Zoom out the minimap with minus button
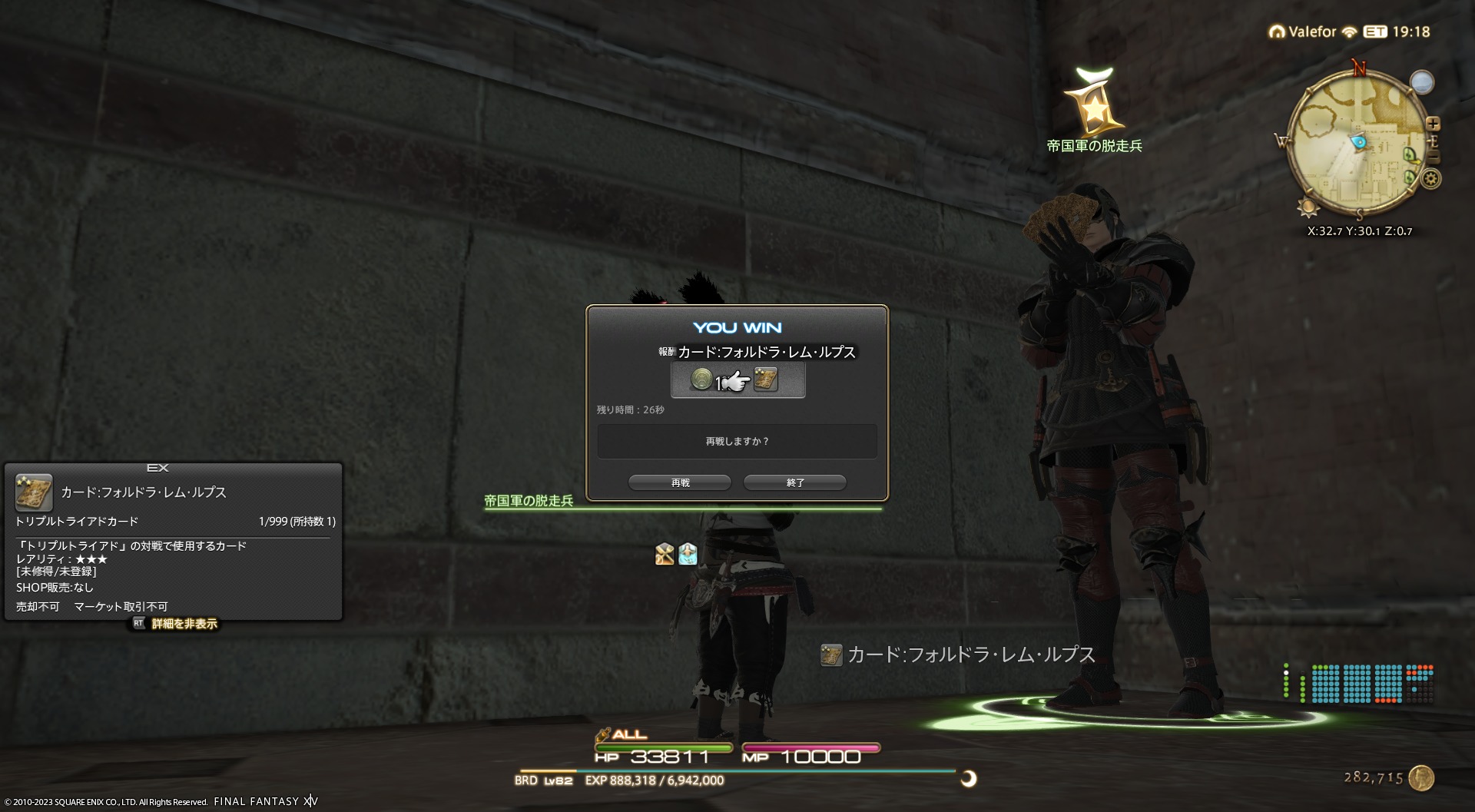This screenshot has height=812, width=1475. 1433,158
